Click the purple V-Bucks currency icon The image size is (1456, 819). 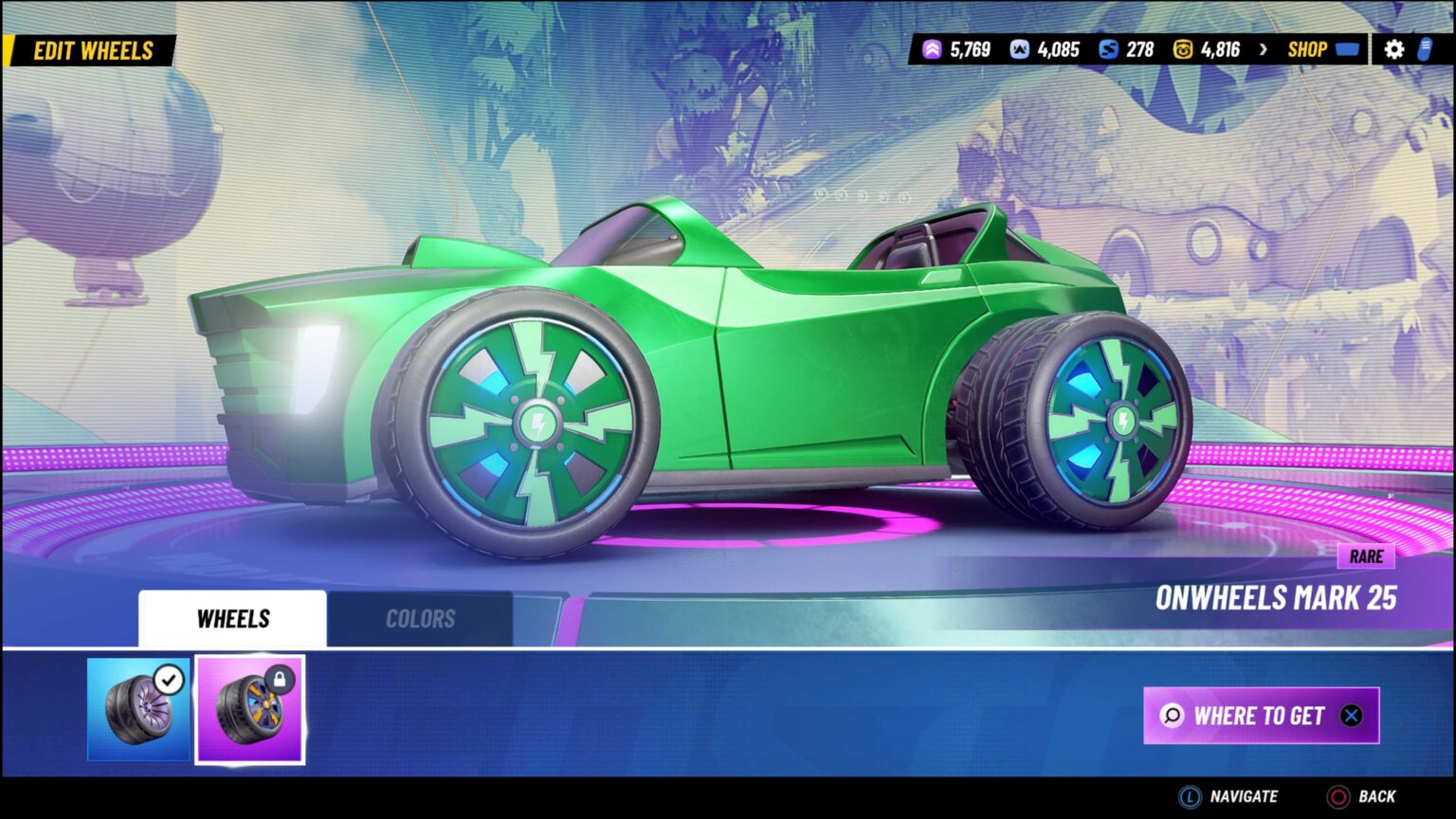tap(931, 48)
